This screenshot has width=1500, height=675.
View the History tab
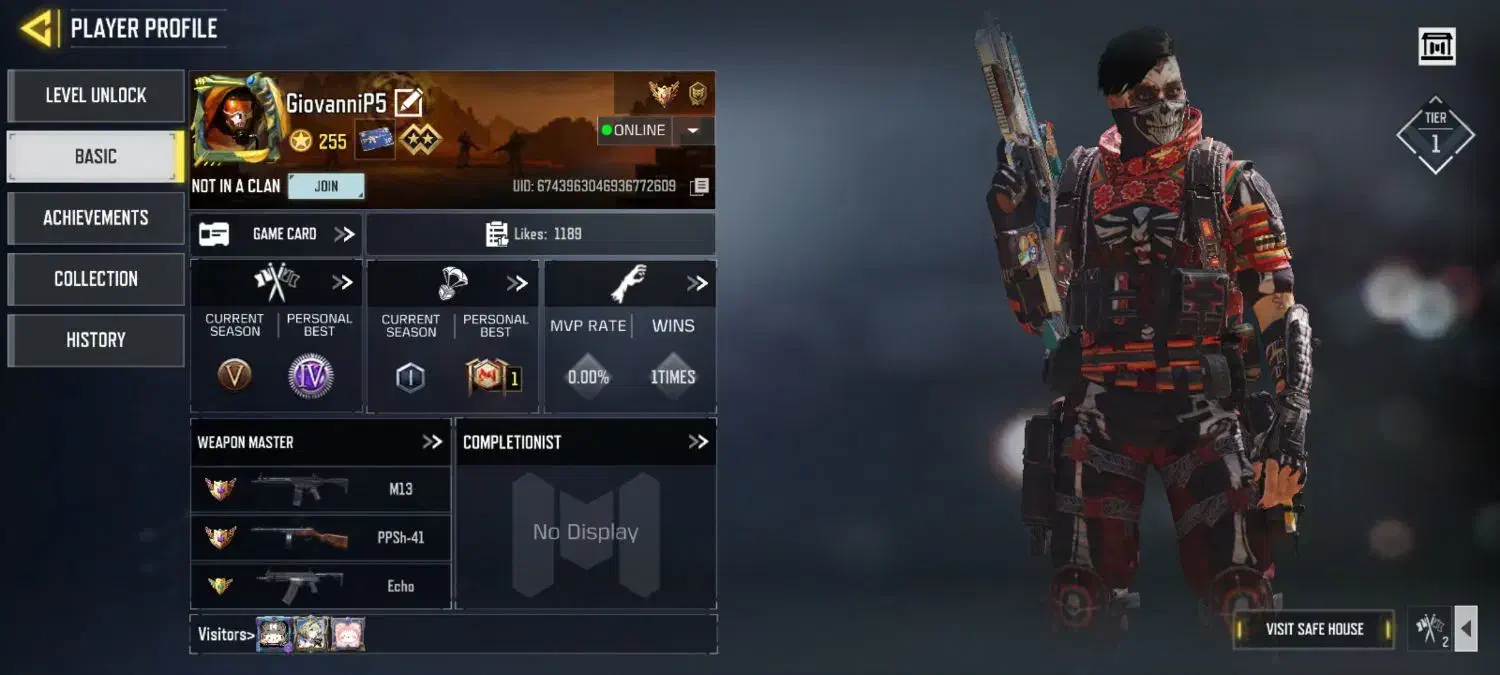[x=96, y=340]
